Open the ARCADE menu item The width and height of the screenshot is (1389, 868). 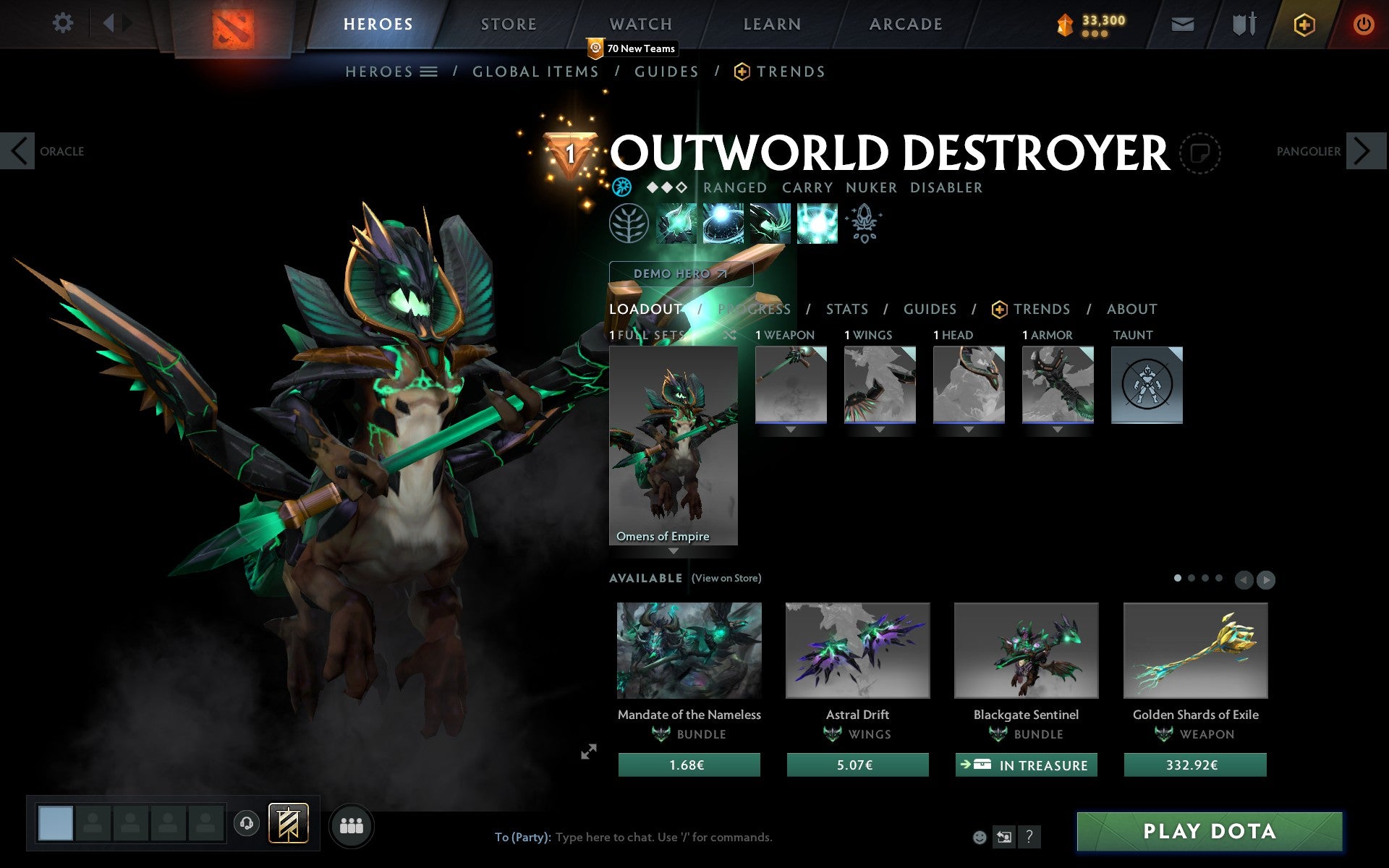click(906, 23)
